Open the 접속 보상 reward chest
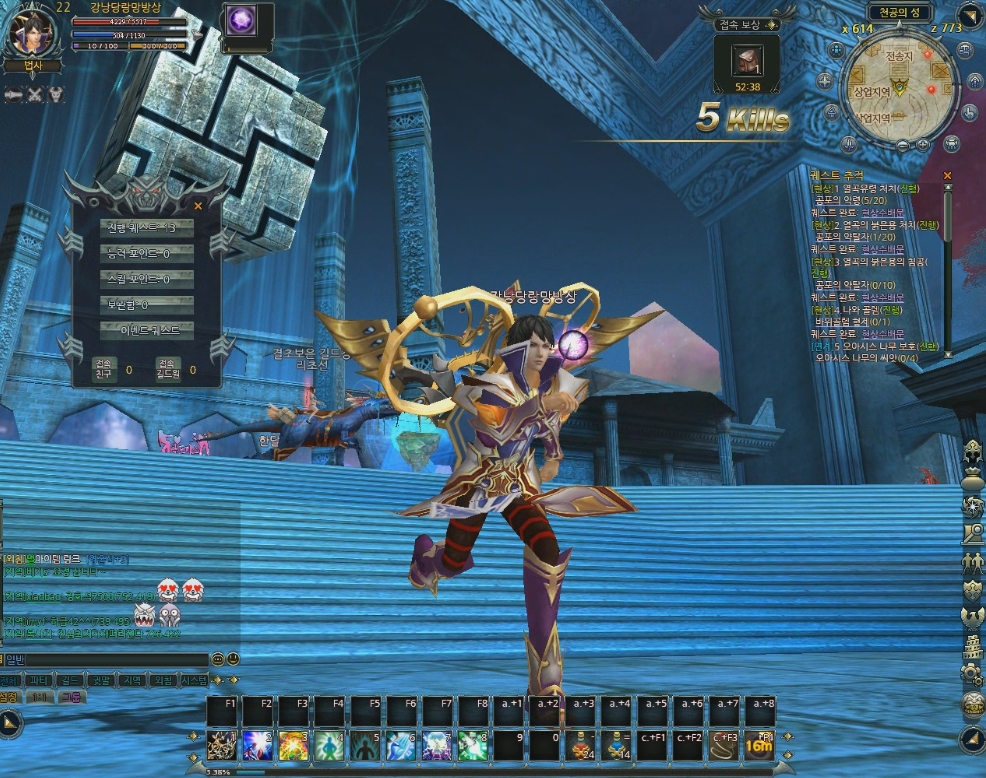Viewport: 986px width, 778px height. [x=746, y=62]
